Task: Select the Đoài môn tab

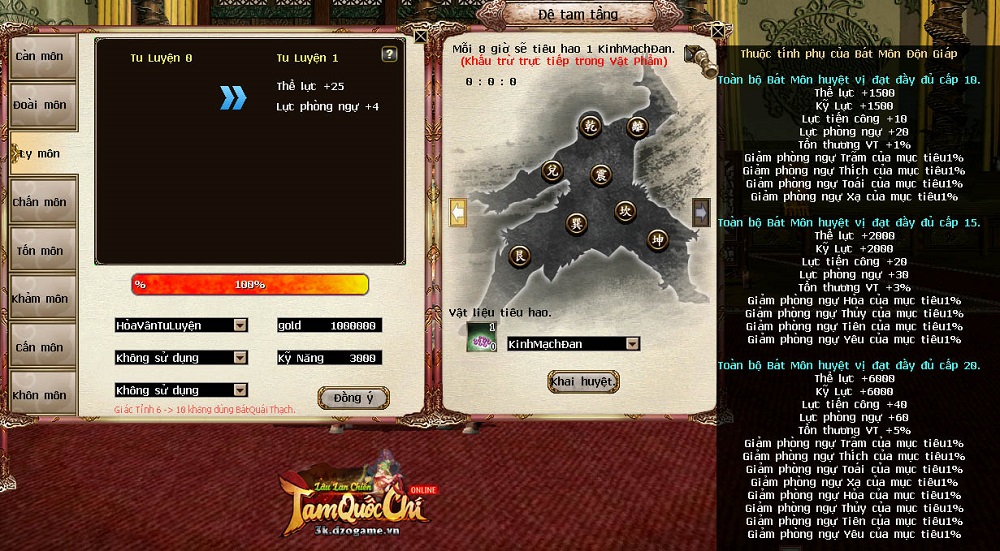Action: pos(41,105)
